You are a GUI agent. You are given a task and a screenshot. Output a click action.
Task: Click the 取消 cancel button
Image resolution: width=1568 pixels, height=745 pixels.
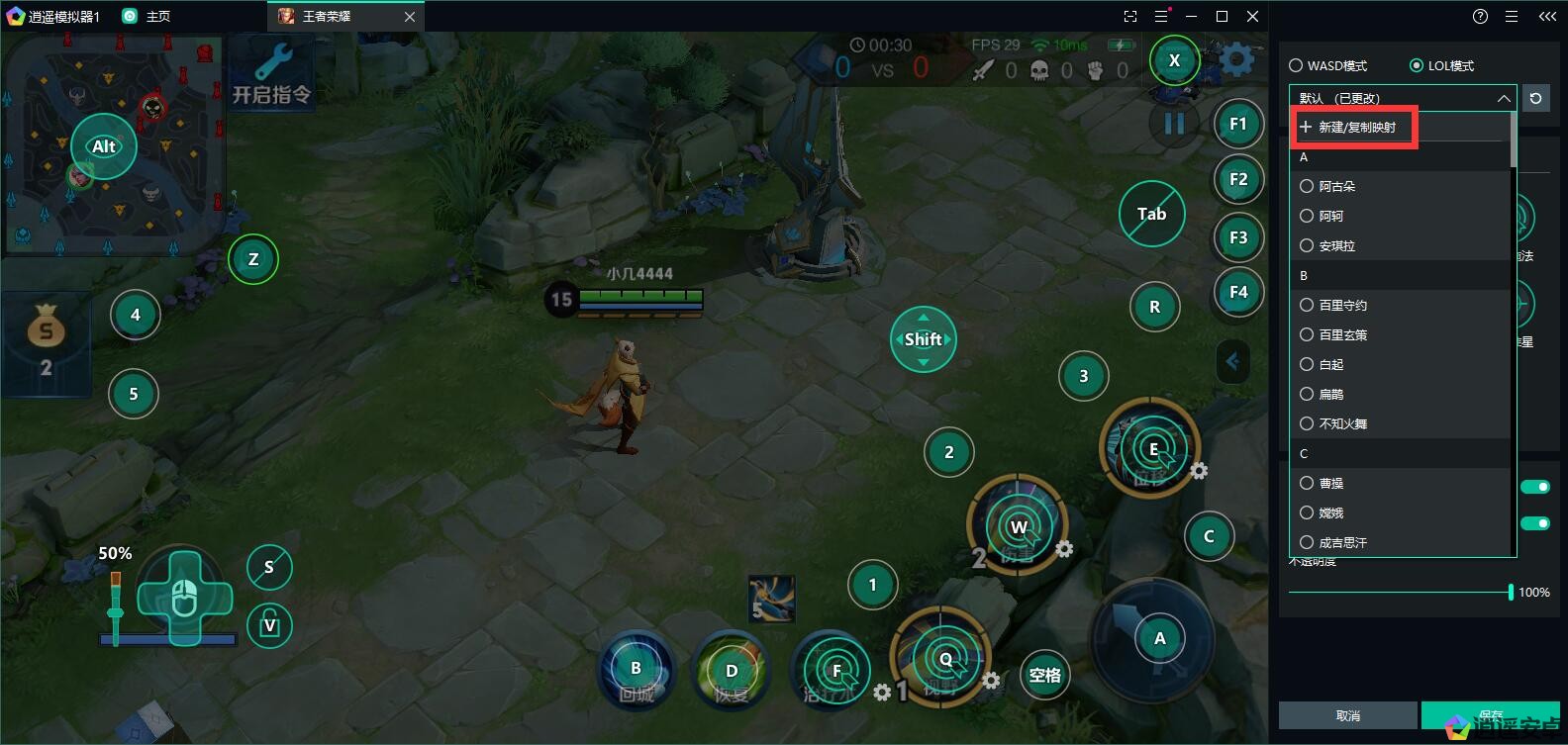pyautogui.click(x=1347, y=715)
